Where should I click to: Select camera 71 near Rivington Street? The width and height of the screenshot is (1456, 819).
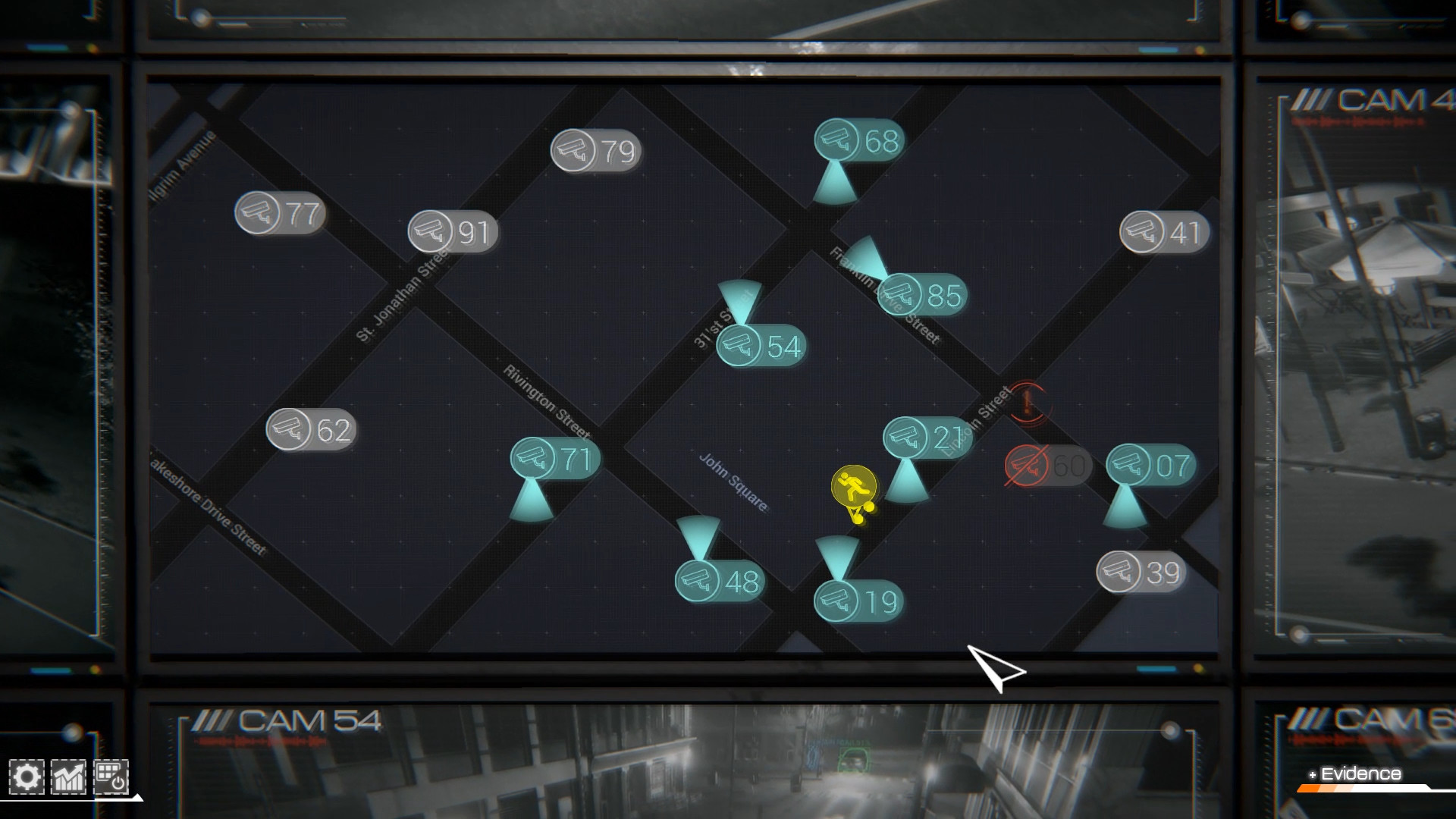[556, 458]
